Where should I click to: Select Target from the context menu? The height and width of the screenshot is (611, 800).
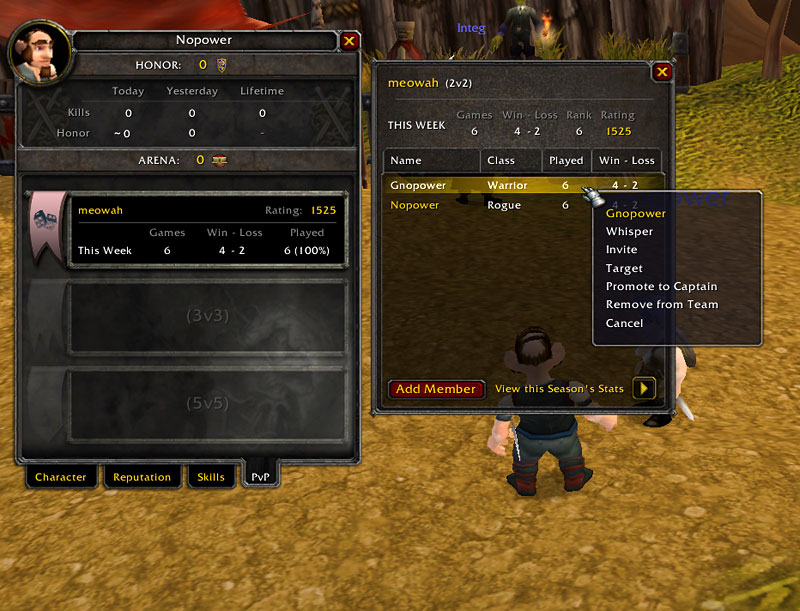(624, 268)
